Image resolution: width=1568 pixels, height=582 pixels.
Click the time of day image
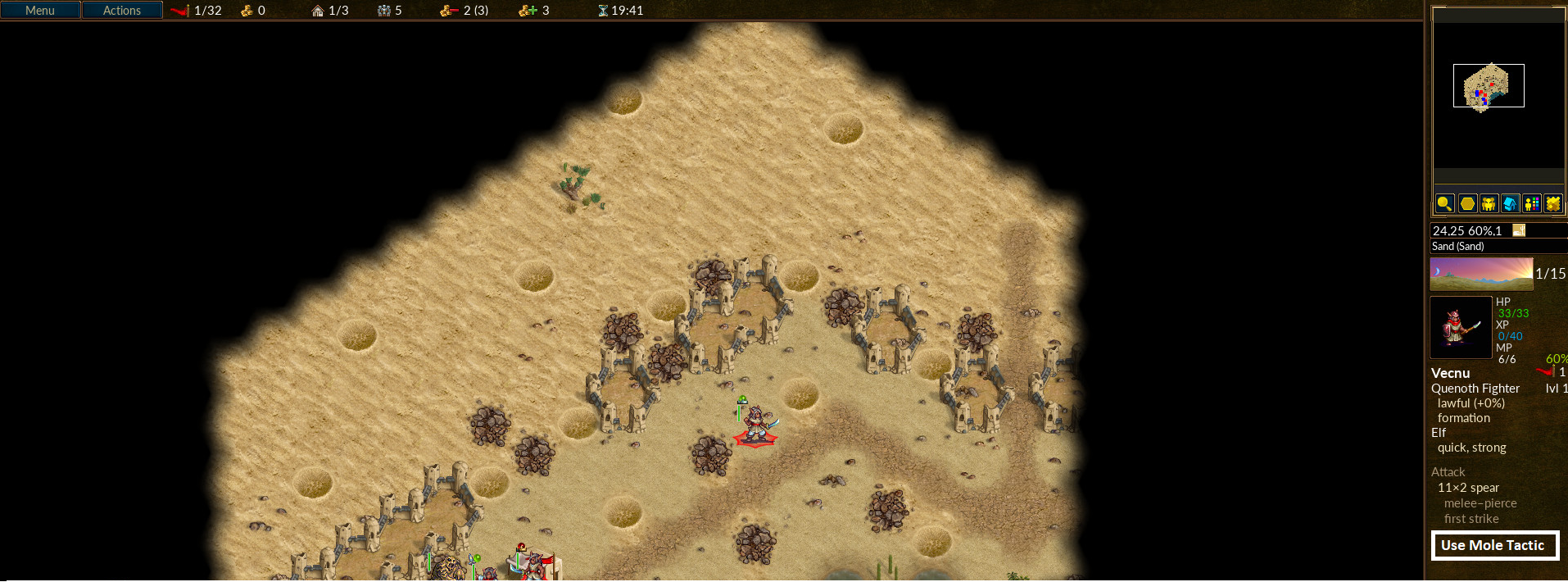(1481, 274)
